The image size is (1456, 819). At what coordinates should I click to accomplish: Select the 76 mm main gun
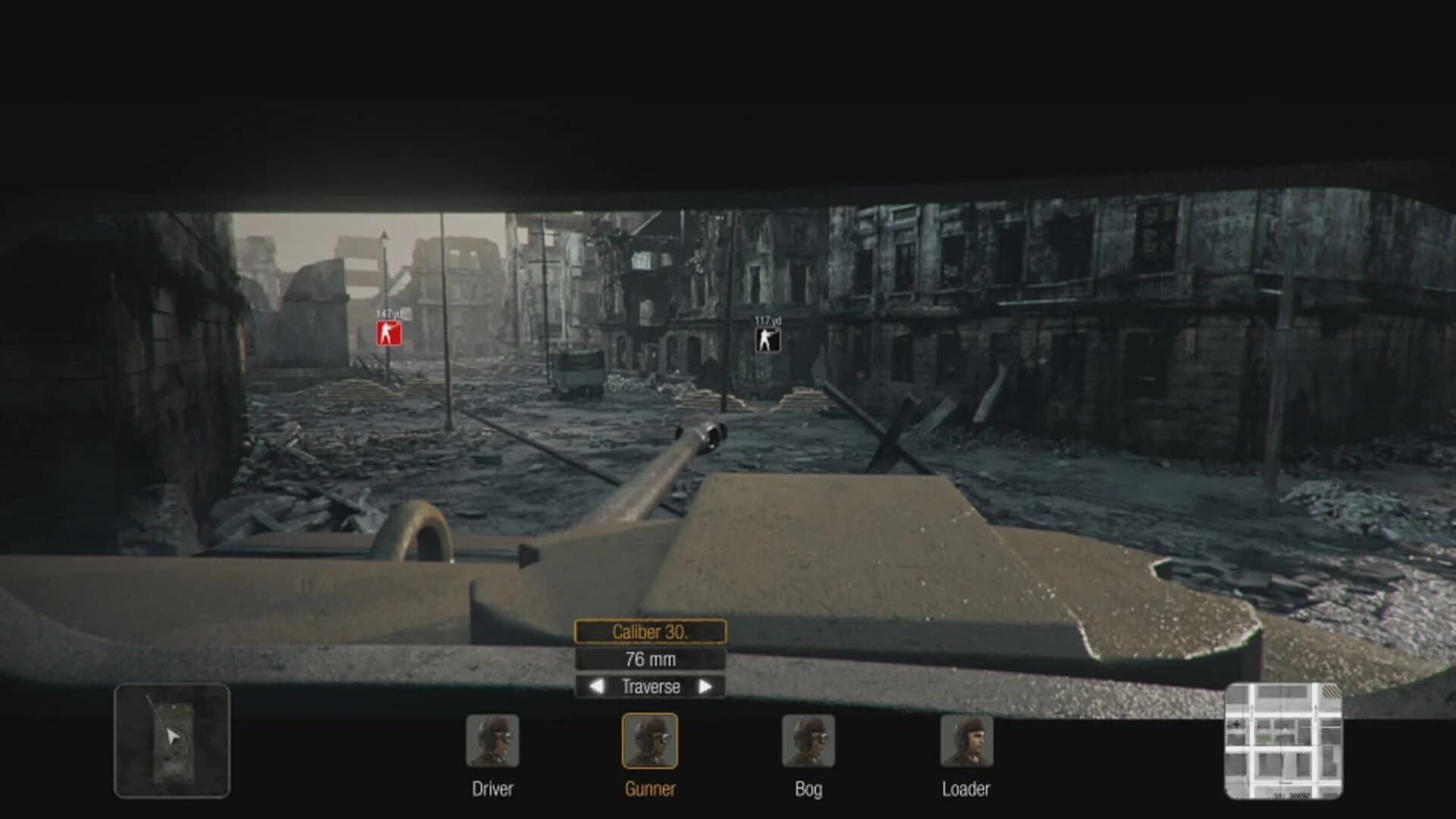(x=651, y=659)
